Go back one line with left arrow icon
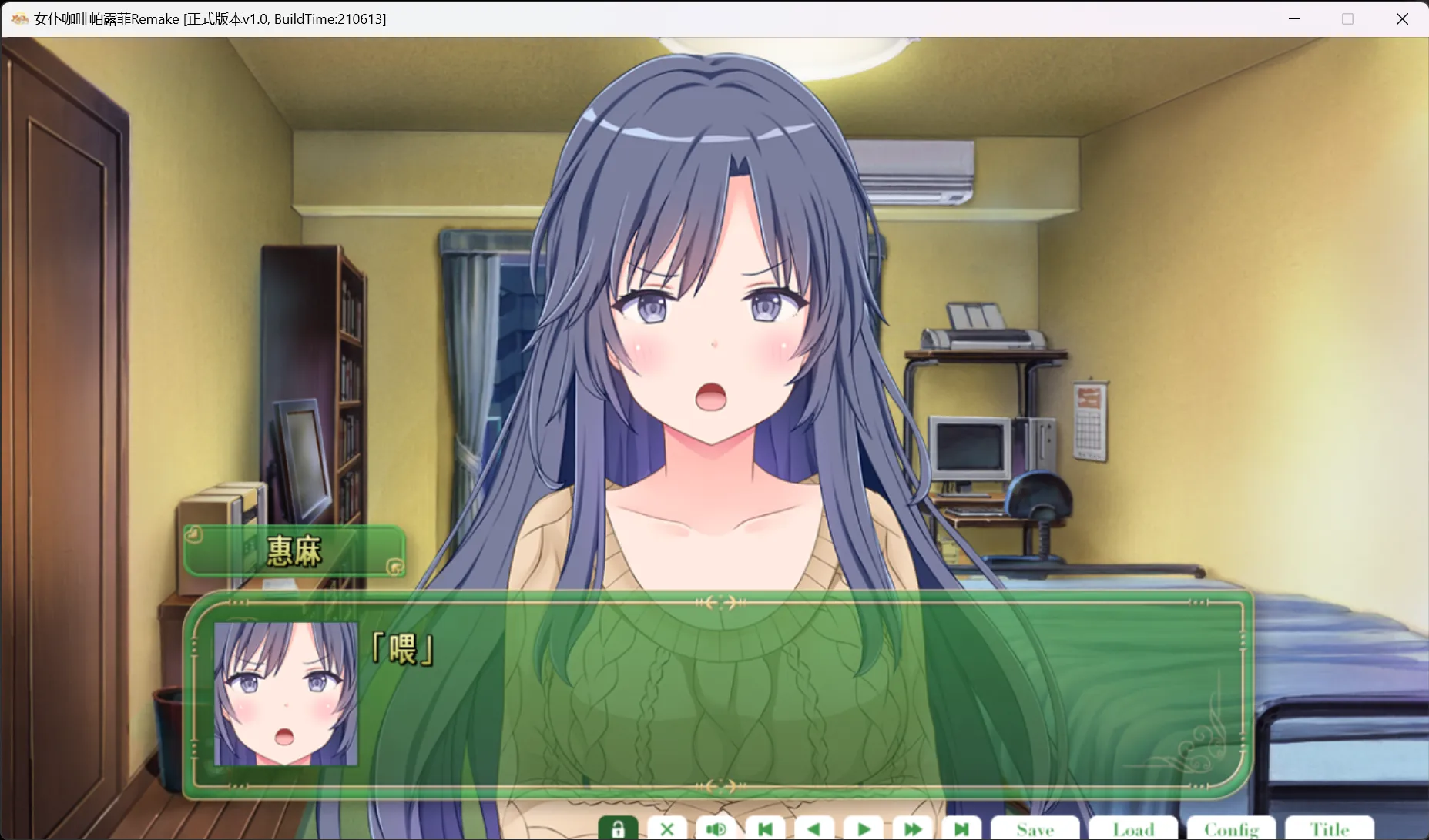 (x=814, y=829)
